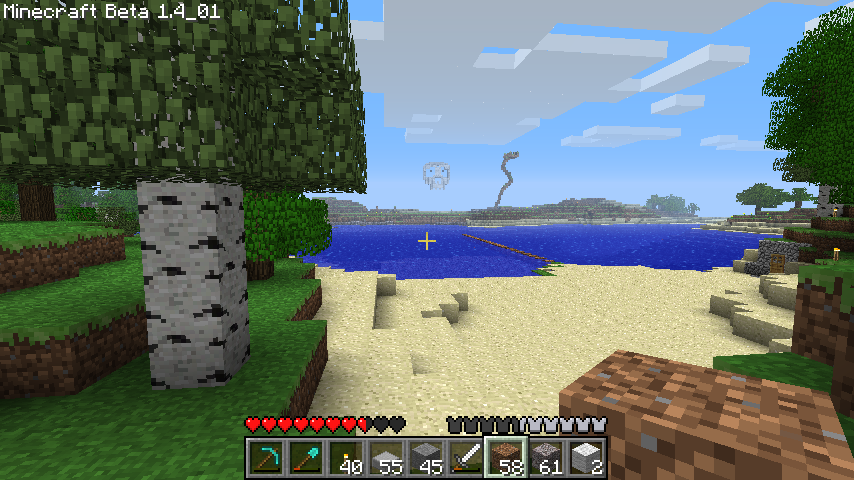Select the dirt block stack of 58
Screen dimensions: 854x480
(506, 458)
